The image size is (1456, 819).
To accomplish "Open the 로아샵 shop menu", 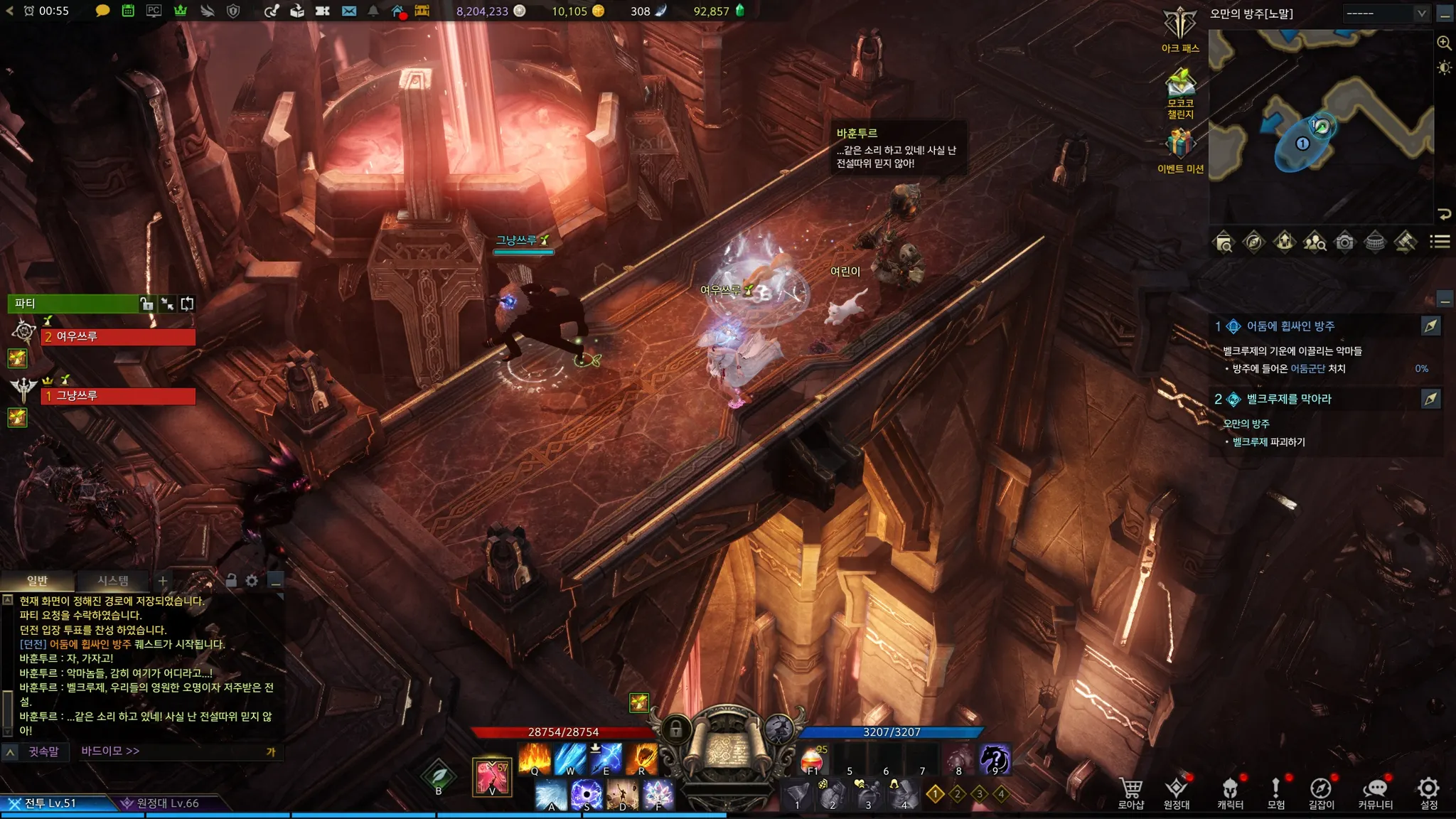I will click(1130, 792).
